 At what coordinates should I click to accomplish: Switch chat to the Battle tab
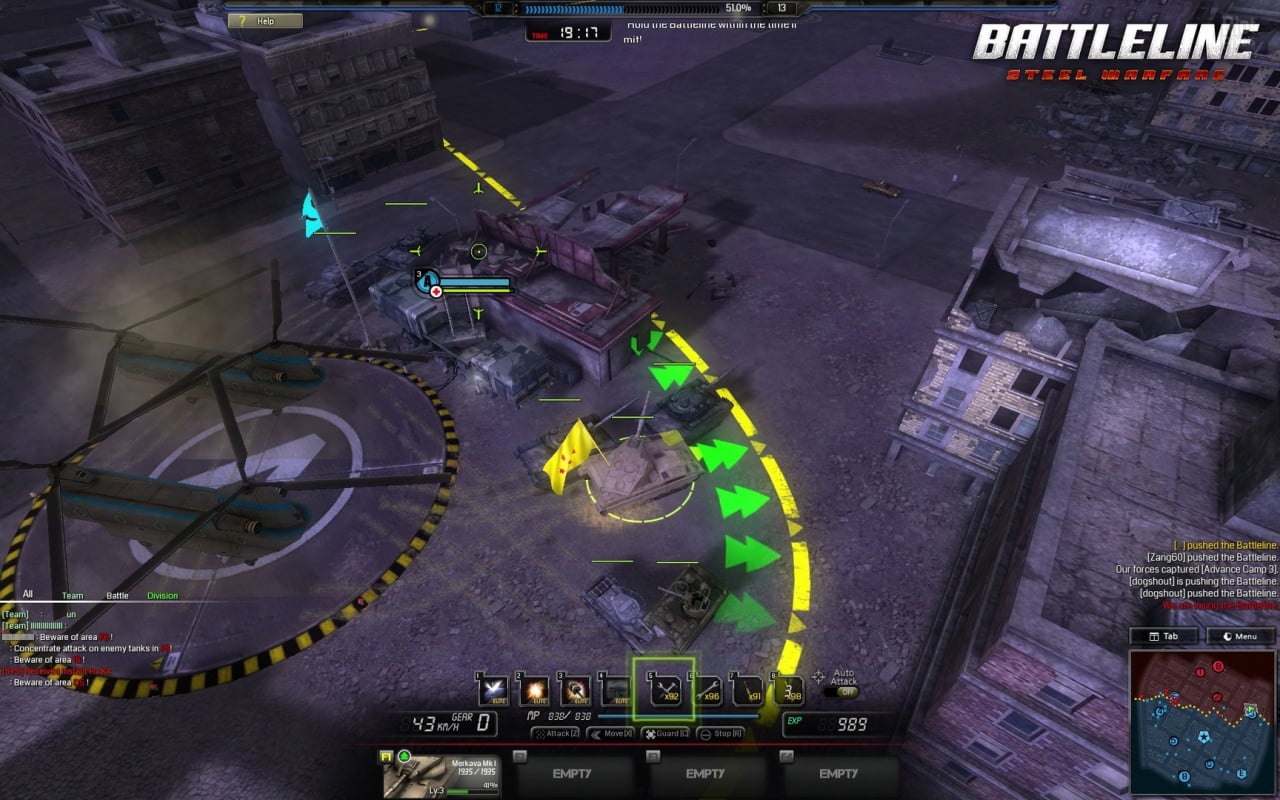coord(117,596)
